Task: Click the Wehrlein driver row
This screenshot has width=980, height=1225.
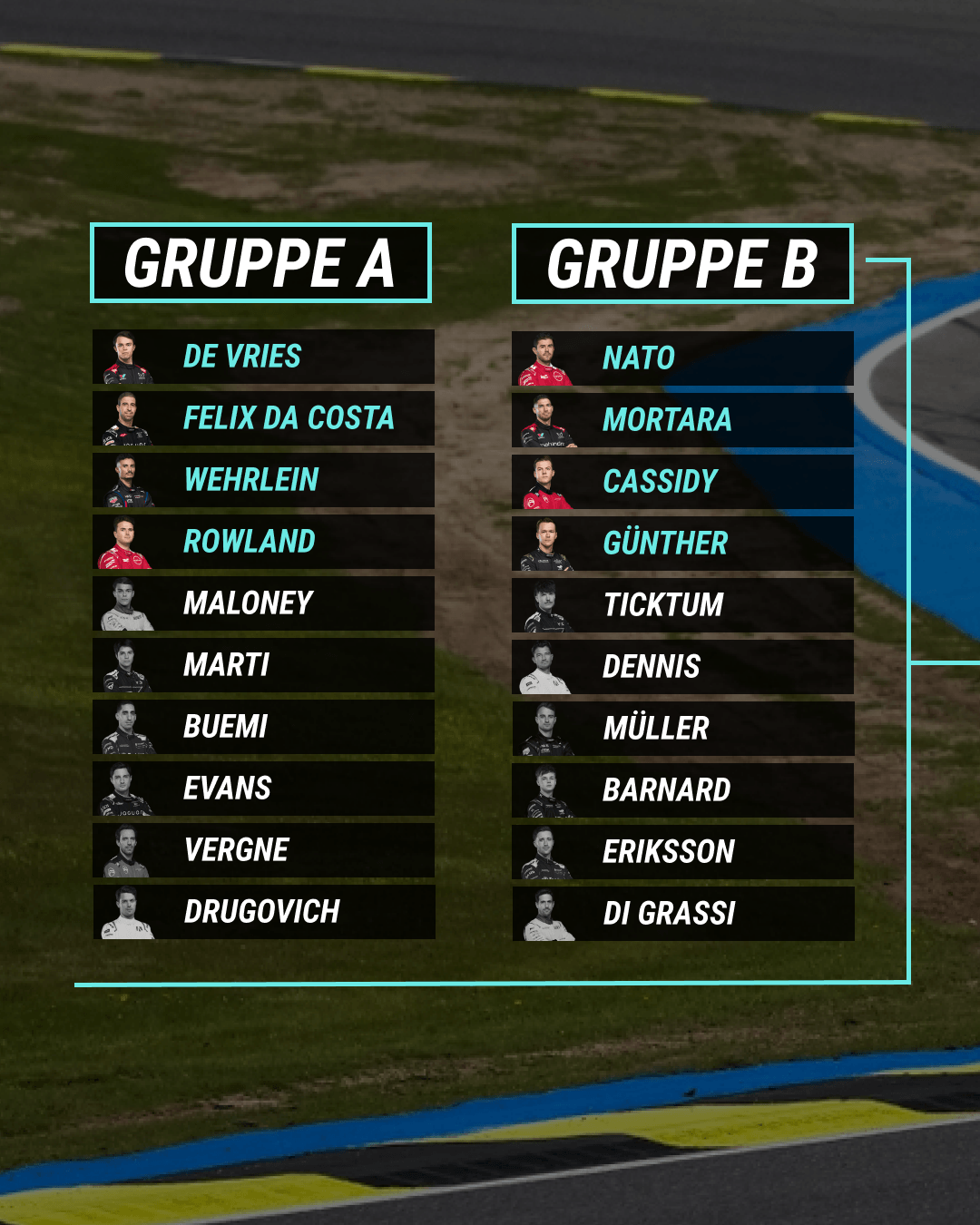Action: tap(263, 480)
